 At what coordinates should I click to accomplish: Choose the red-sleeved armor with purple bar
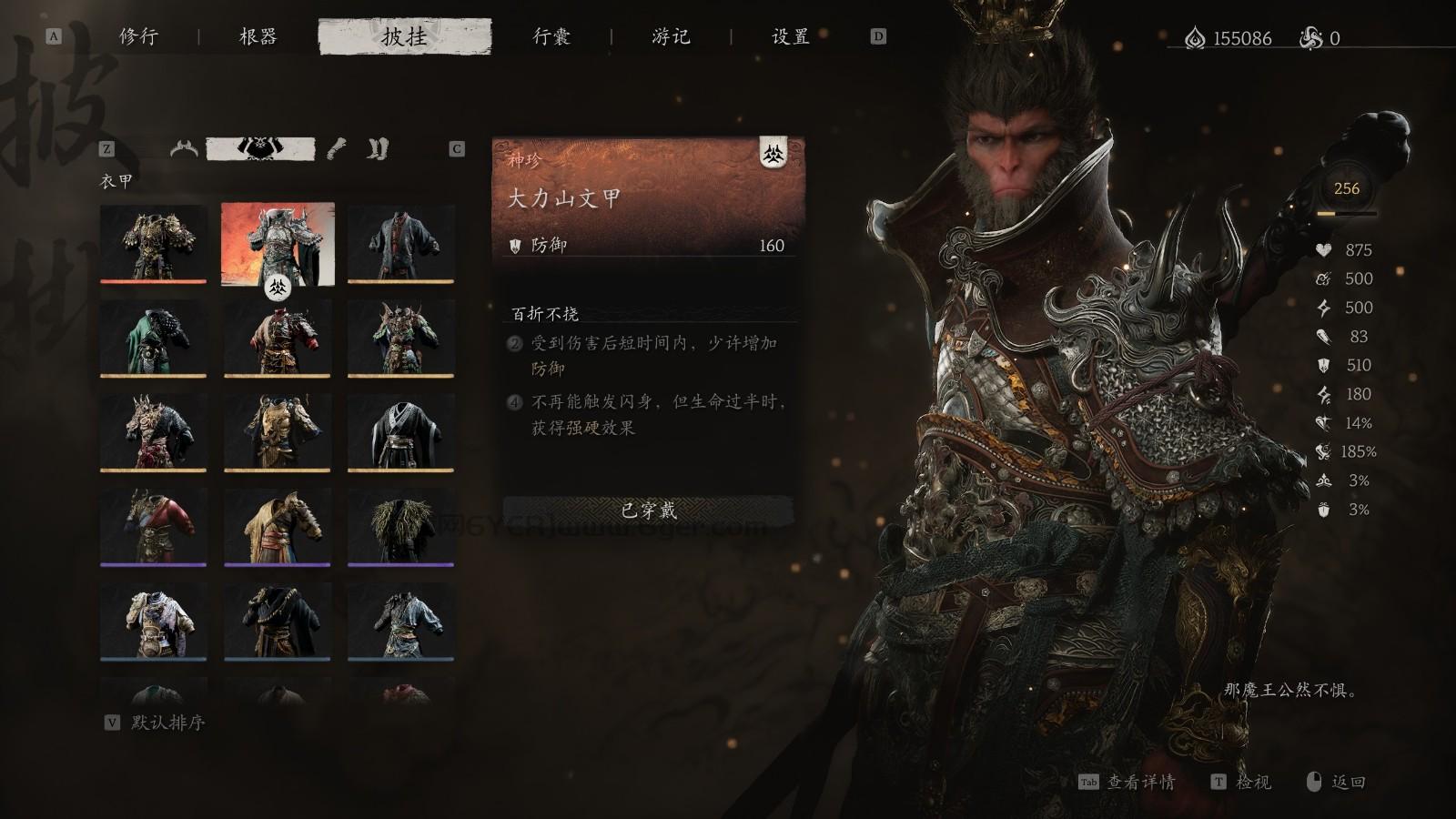(x=153, y=527)
